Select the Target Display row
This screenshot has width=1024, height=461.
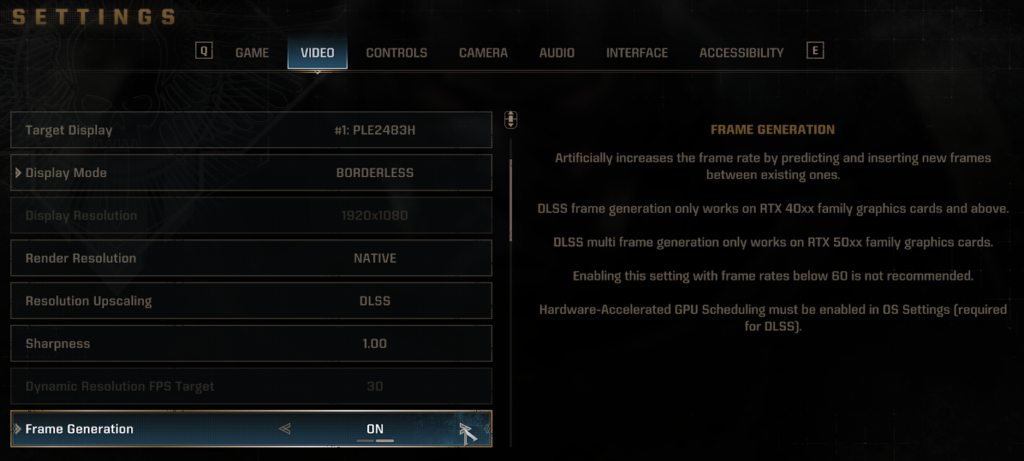pos(251,130)
